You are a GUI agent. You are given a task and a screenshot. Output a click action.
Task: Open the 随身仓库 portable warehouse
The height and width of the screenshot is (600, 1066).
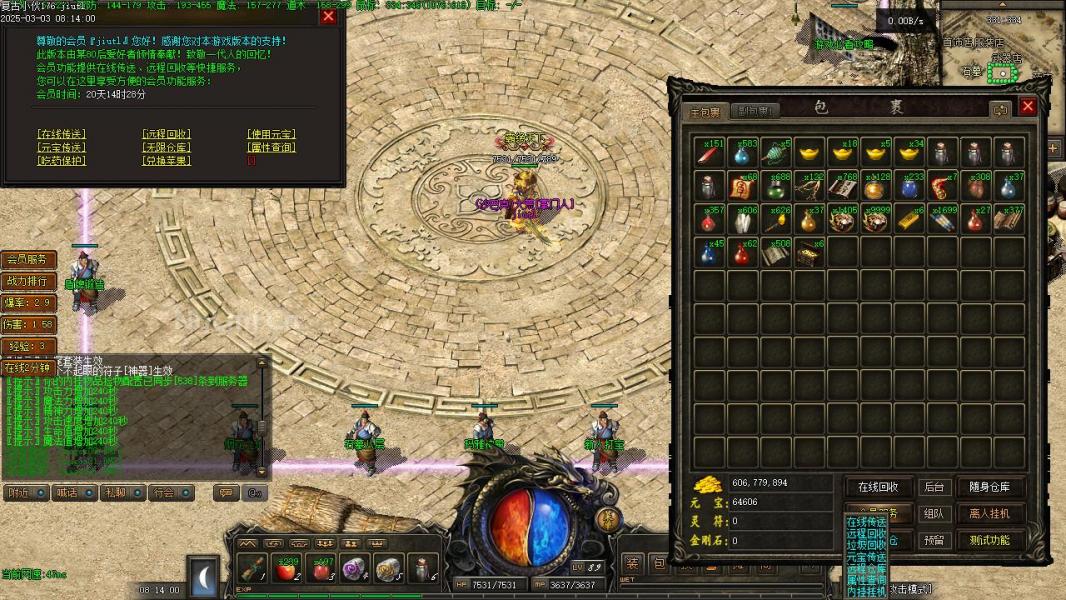(x=990, y=487)
